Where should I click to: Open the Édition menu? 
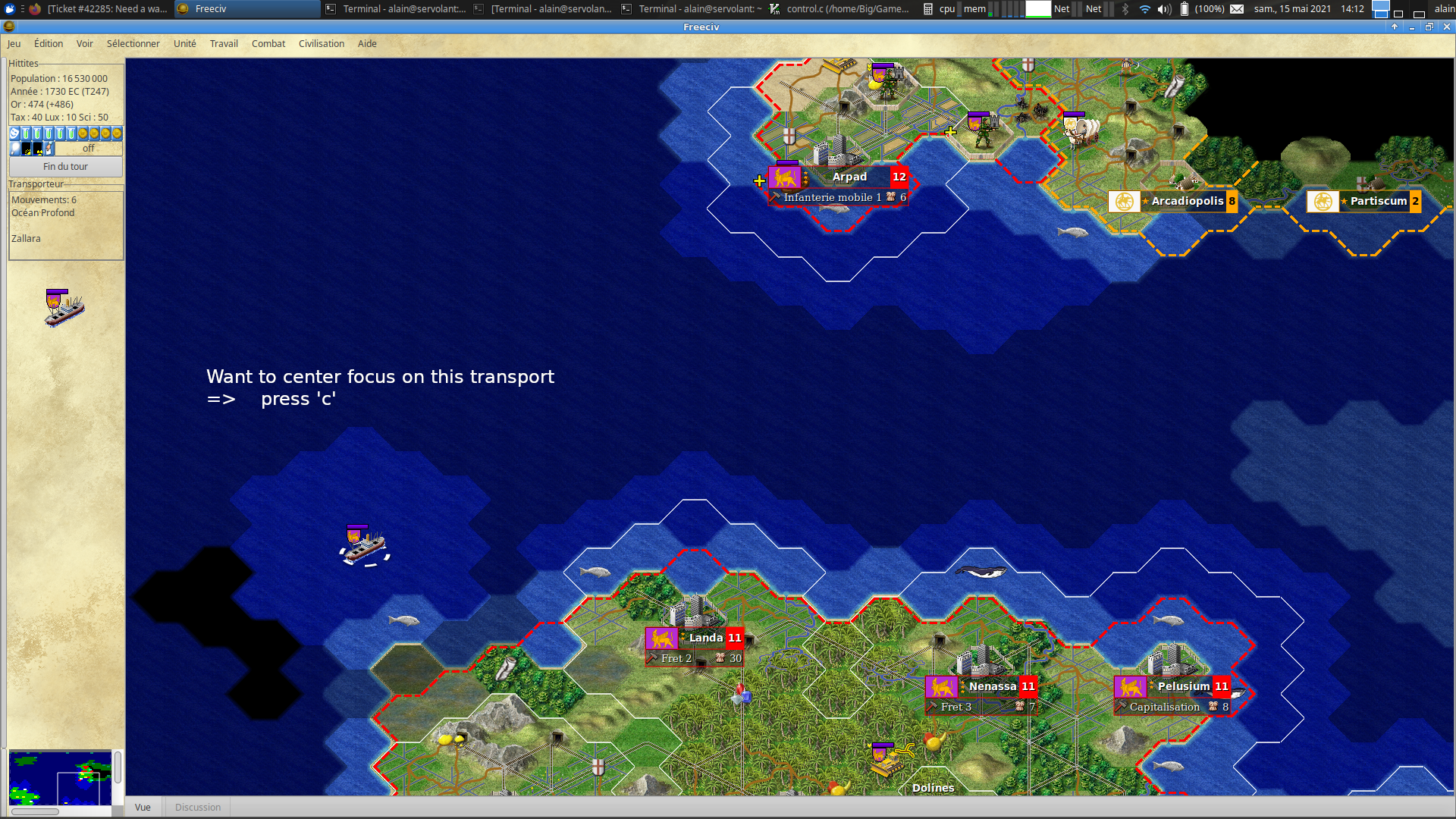click(49, 44)
